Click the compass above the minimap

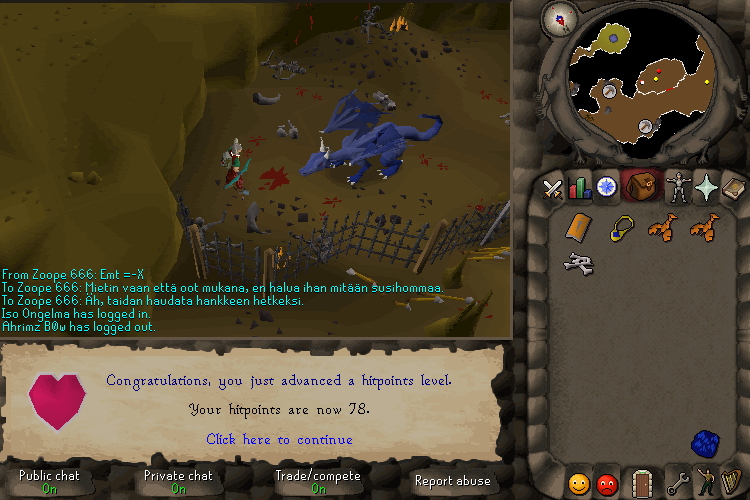(x=556, y=16)
